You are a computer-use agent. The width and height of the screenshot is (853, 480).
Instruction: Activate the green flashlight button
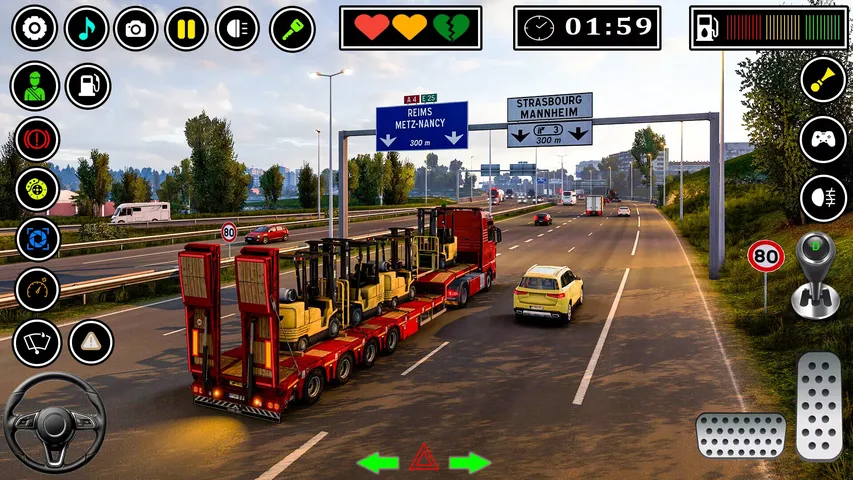(292, 28)
